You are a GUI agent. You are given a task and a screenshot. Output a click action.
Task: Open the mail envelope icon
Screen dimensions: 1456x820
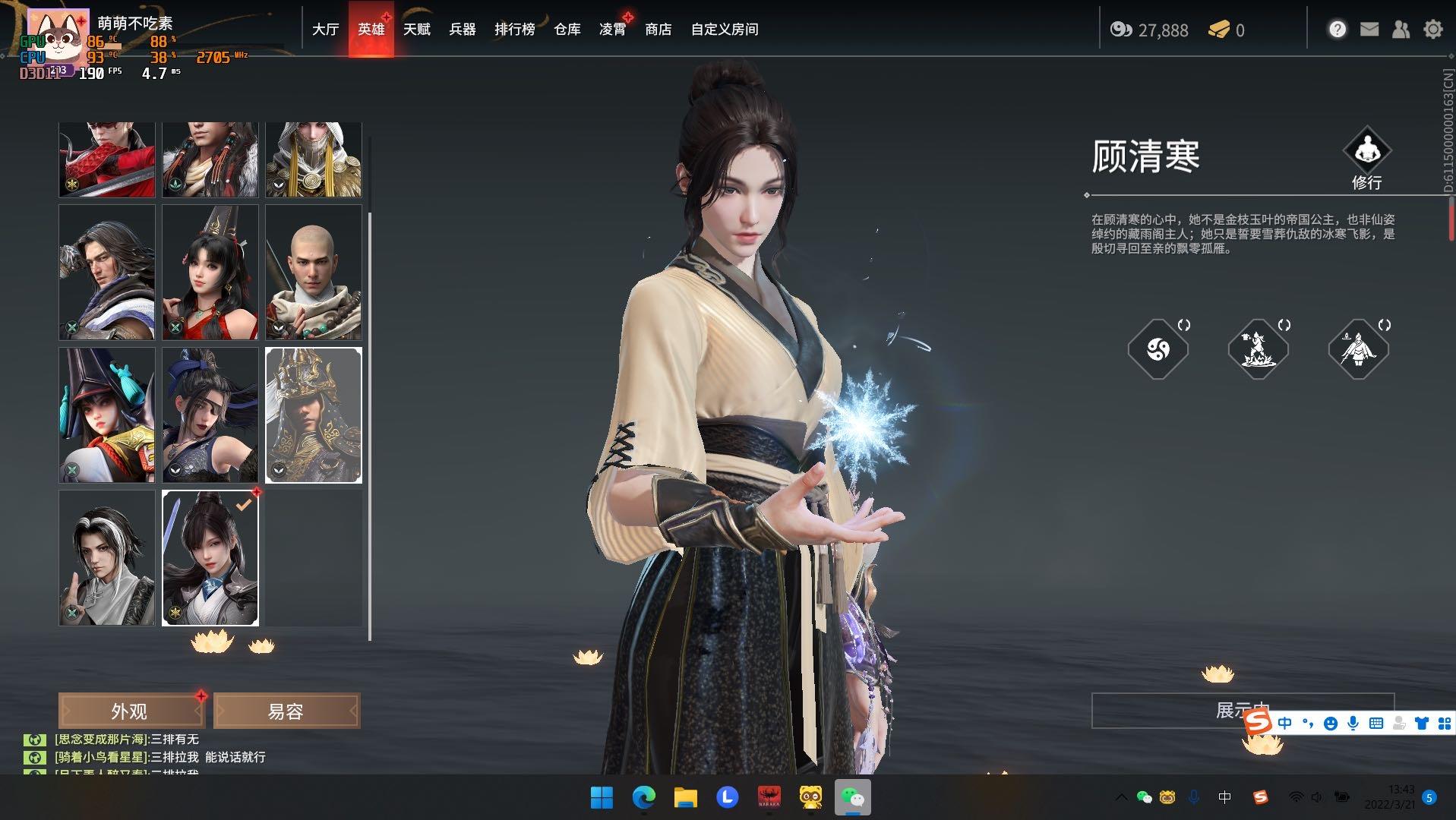[x=1369, y=30]
